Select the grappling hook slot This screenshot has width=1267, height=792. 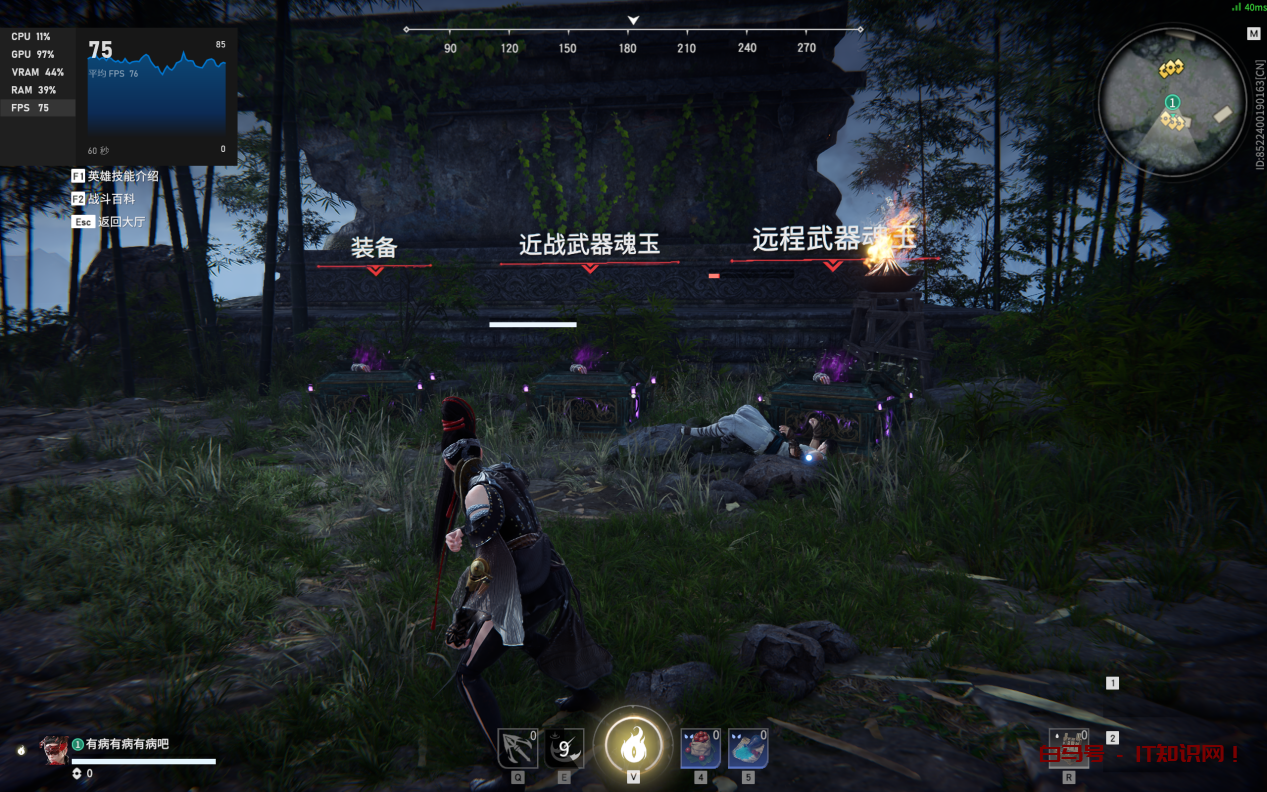point(517,748)
